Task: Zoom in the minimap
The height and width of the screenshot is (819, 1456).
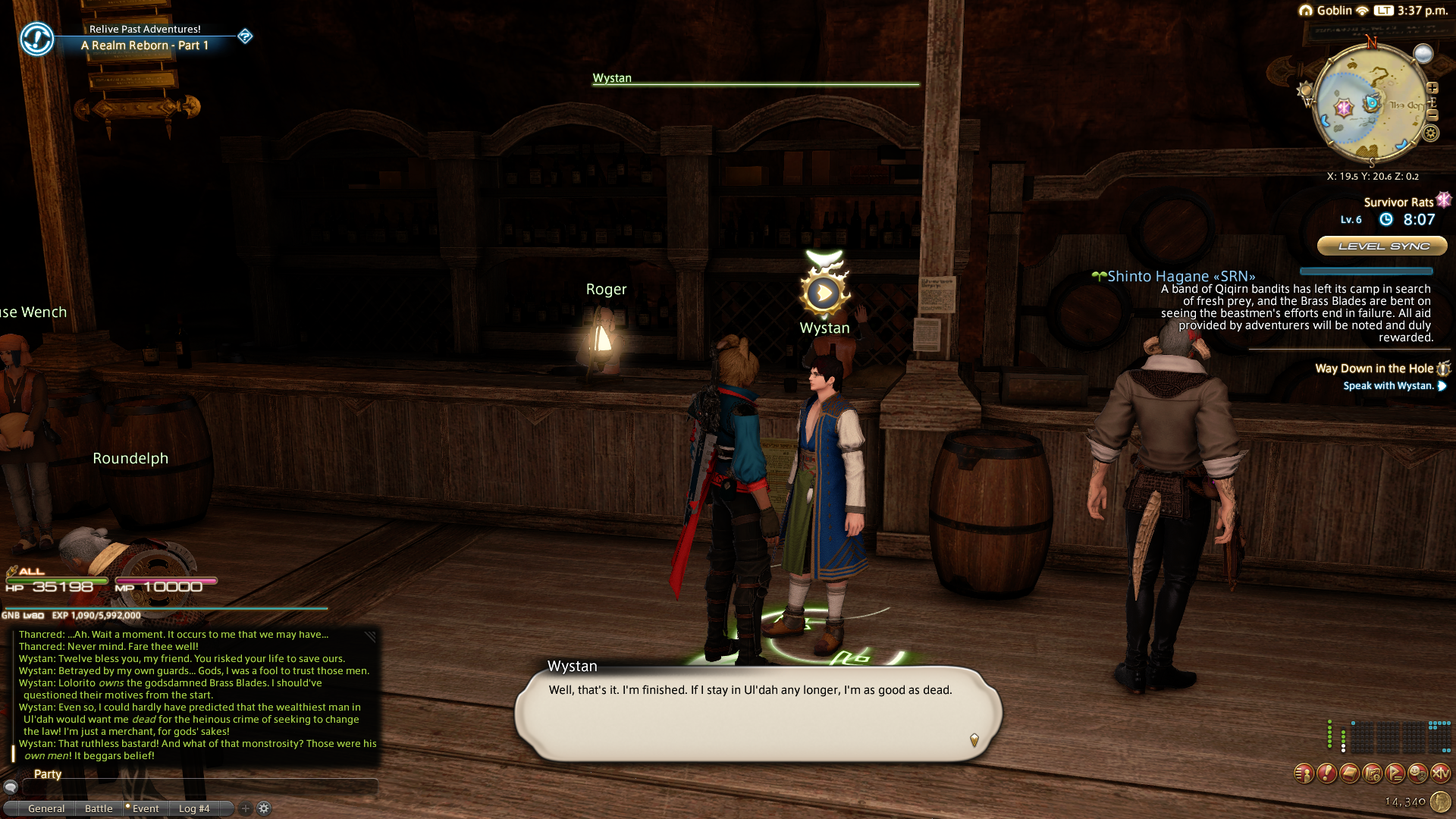Action: tap(1432, 88)
